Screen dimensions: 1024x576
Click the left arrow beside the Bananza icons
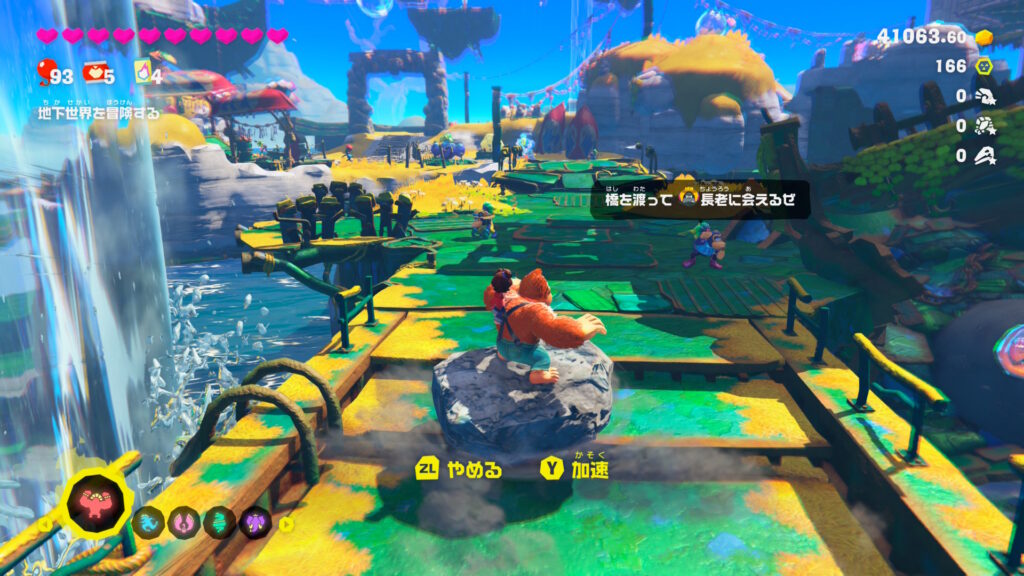[45, 522]
